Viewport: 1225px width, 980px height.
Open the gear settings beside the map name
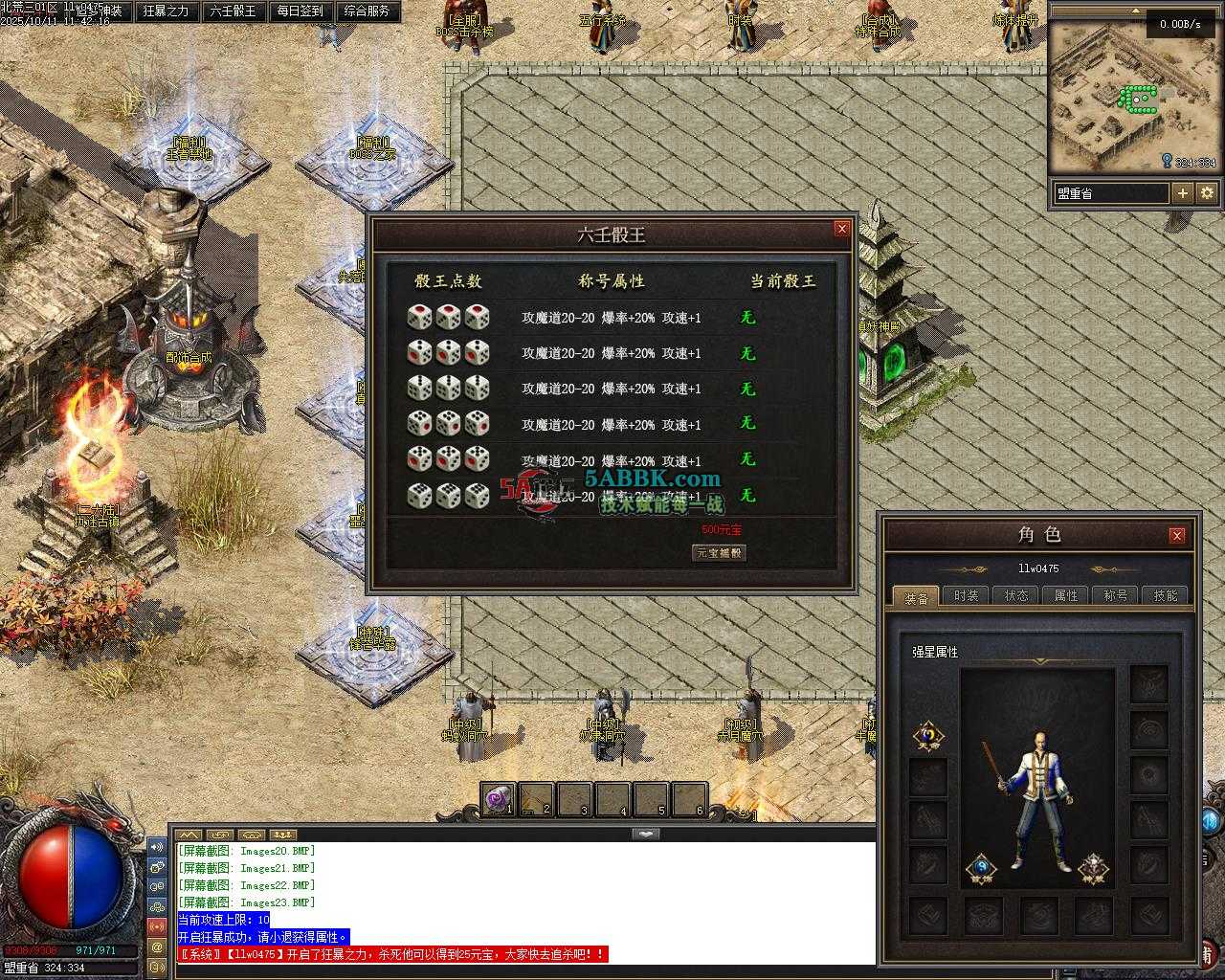1207,193
